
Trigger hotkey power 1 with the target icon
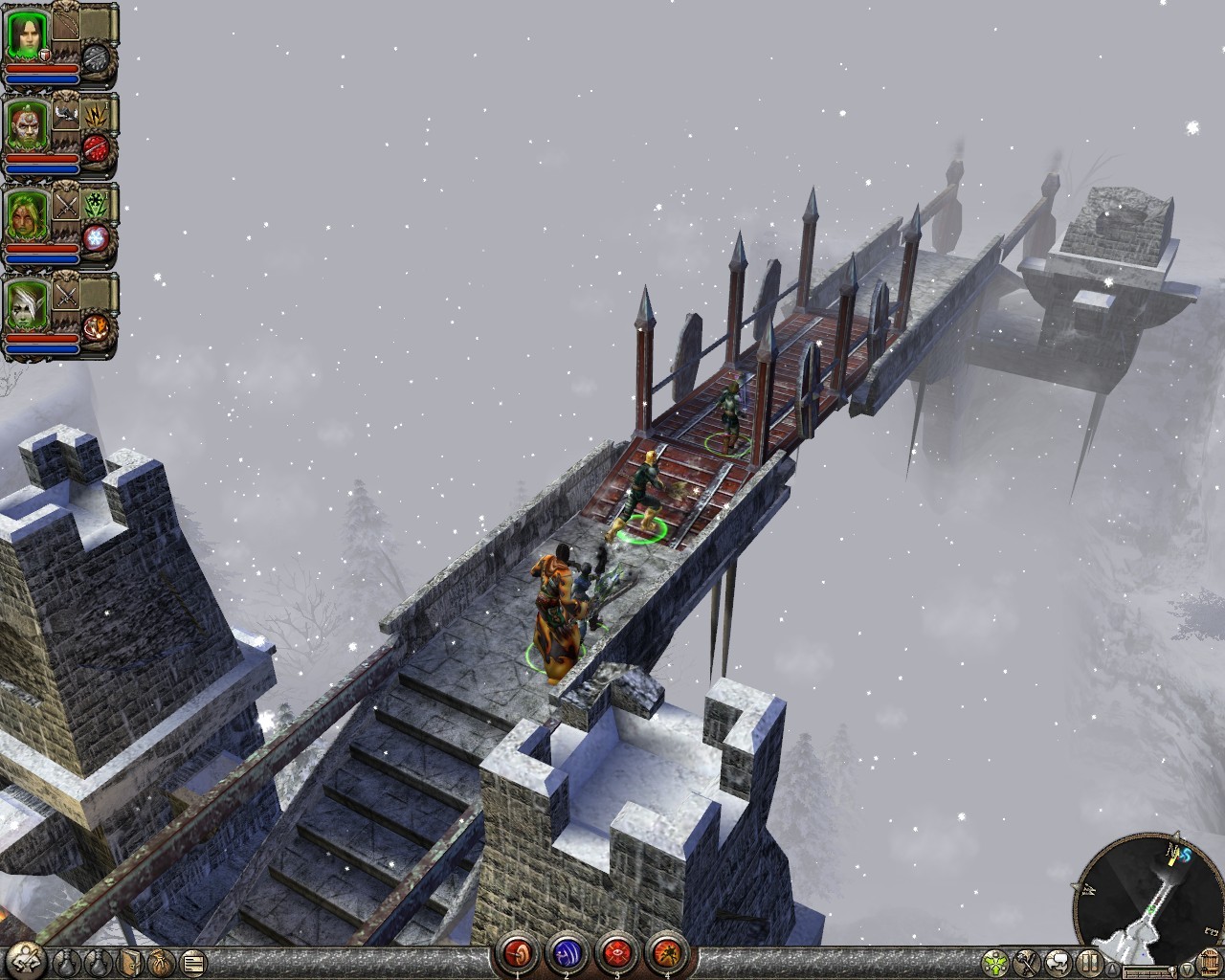pos(518,954)
